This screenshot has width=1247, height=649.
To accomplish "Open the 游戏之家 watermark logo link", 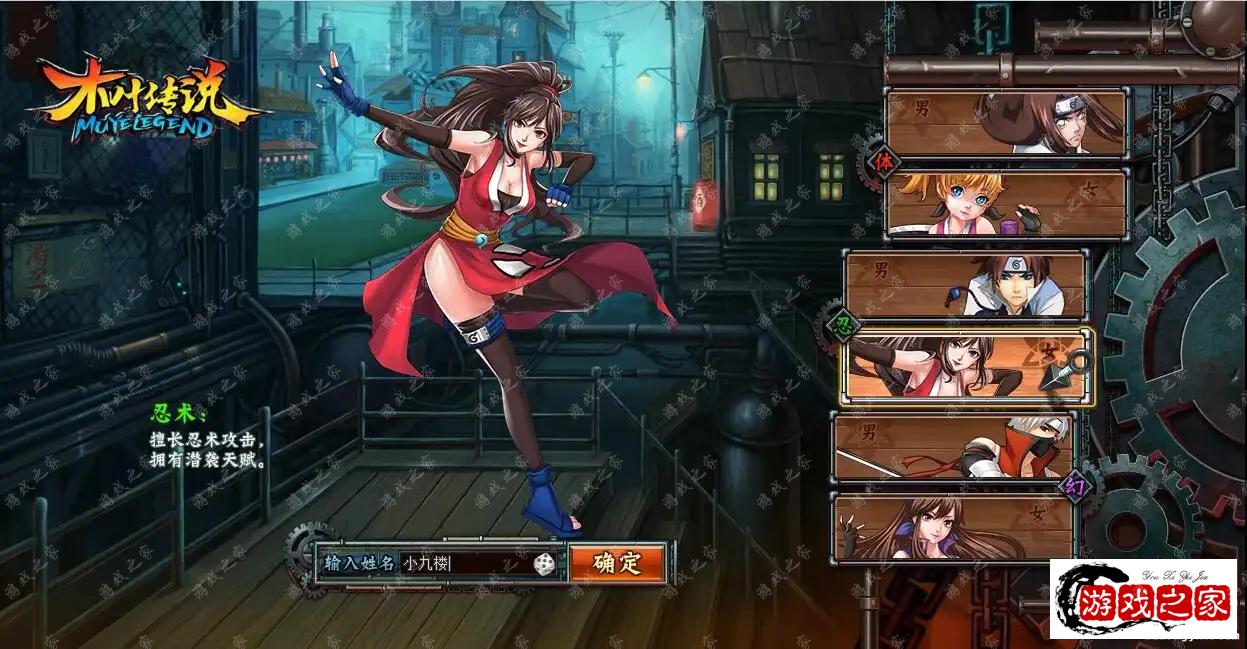I will click(1143, 598).
